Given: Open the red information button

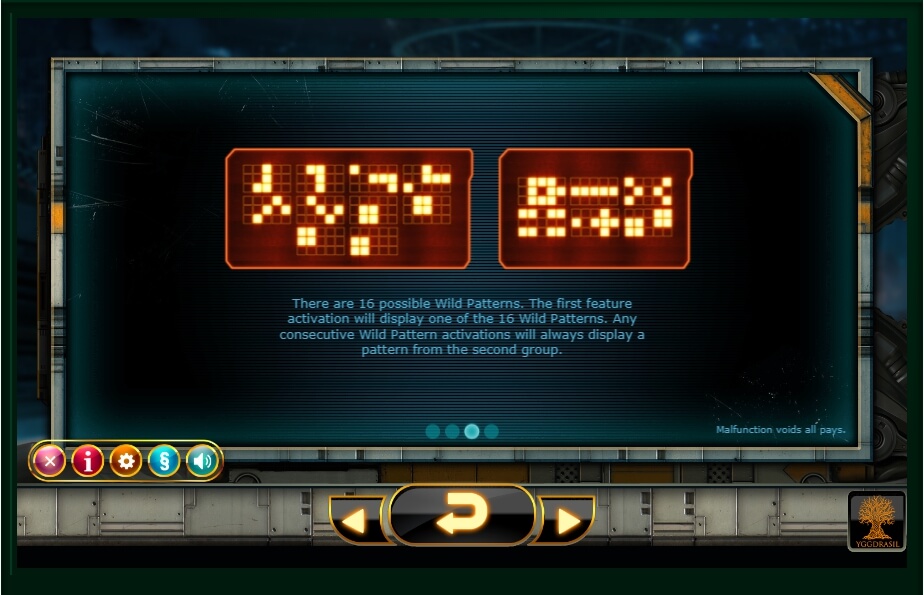Looking at the screenshot, I should tap(88, 461).
